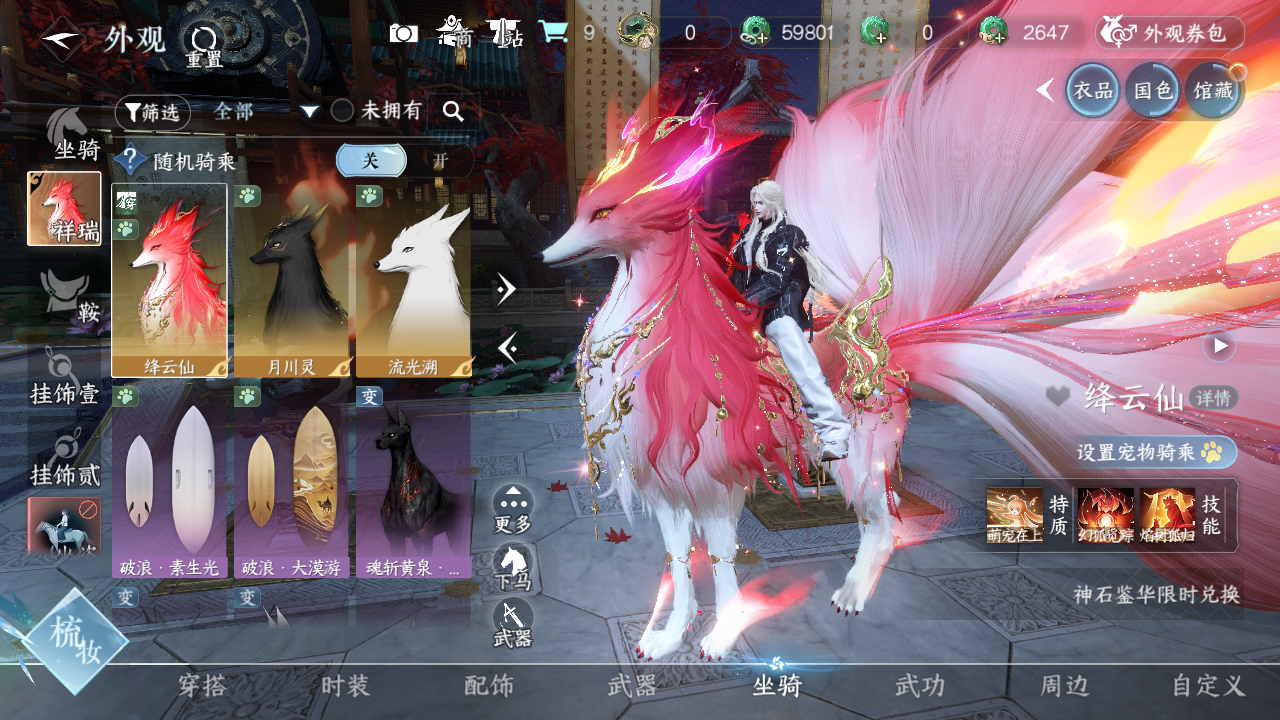
Task: Open the mount search magnifier
Action: click(453, 112)
